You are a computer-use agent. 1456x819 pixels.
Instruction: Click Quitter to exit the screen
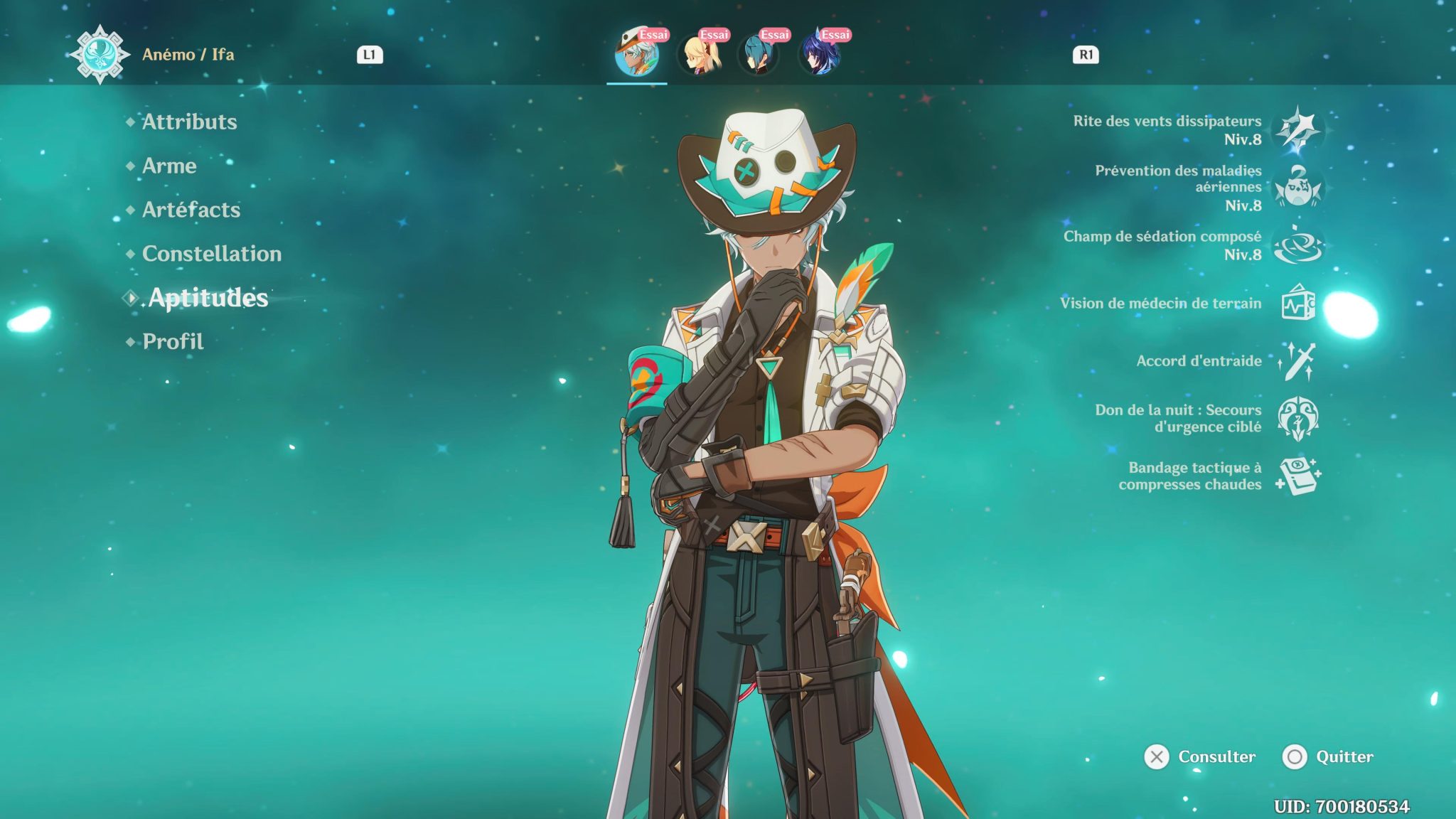pyautogui.click(x=1345, y=758)
